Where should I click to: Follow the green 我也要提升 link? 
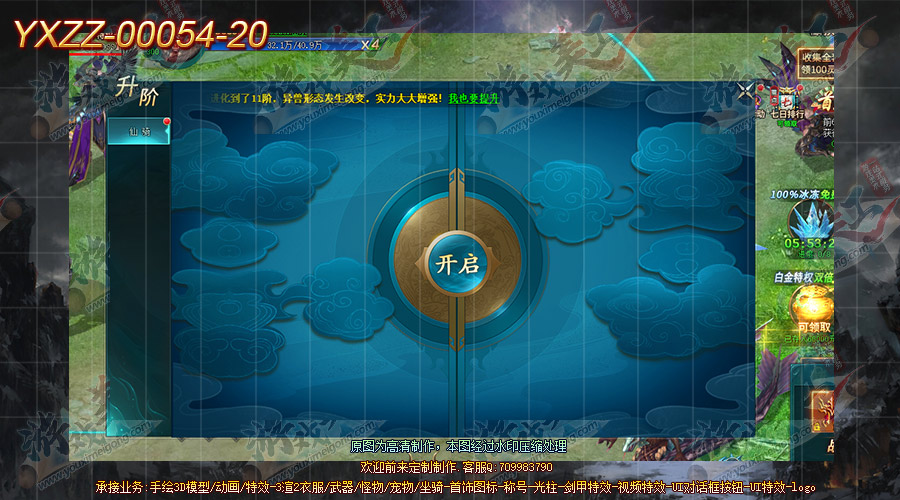tap(472, 99)
